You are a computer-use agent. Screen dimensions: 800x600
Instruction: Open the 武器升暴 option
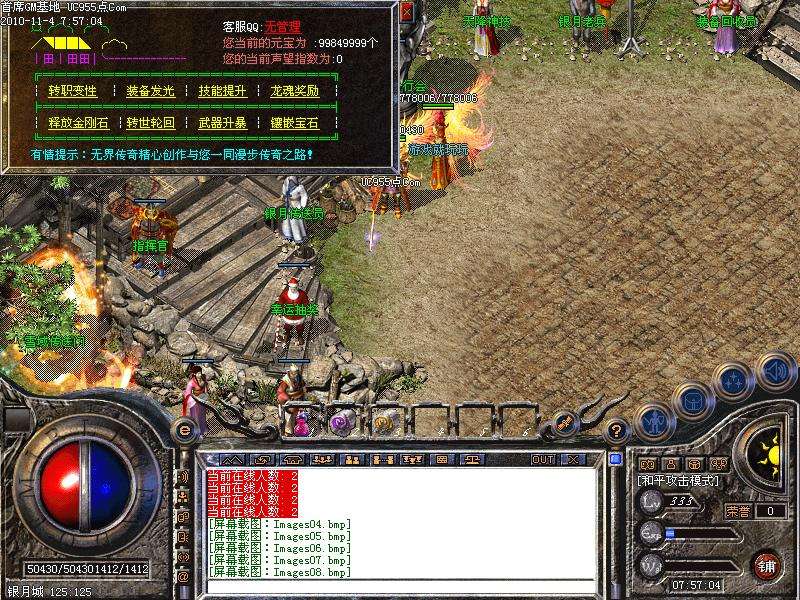[222, 123]
